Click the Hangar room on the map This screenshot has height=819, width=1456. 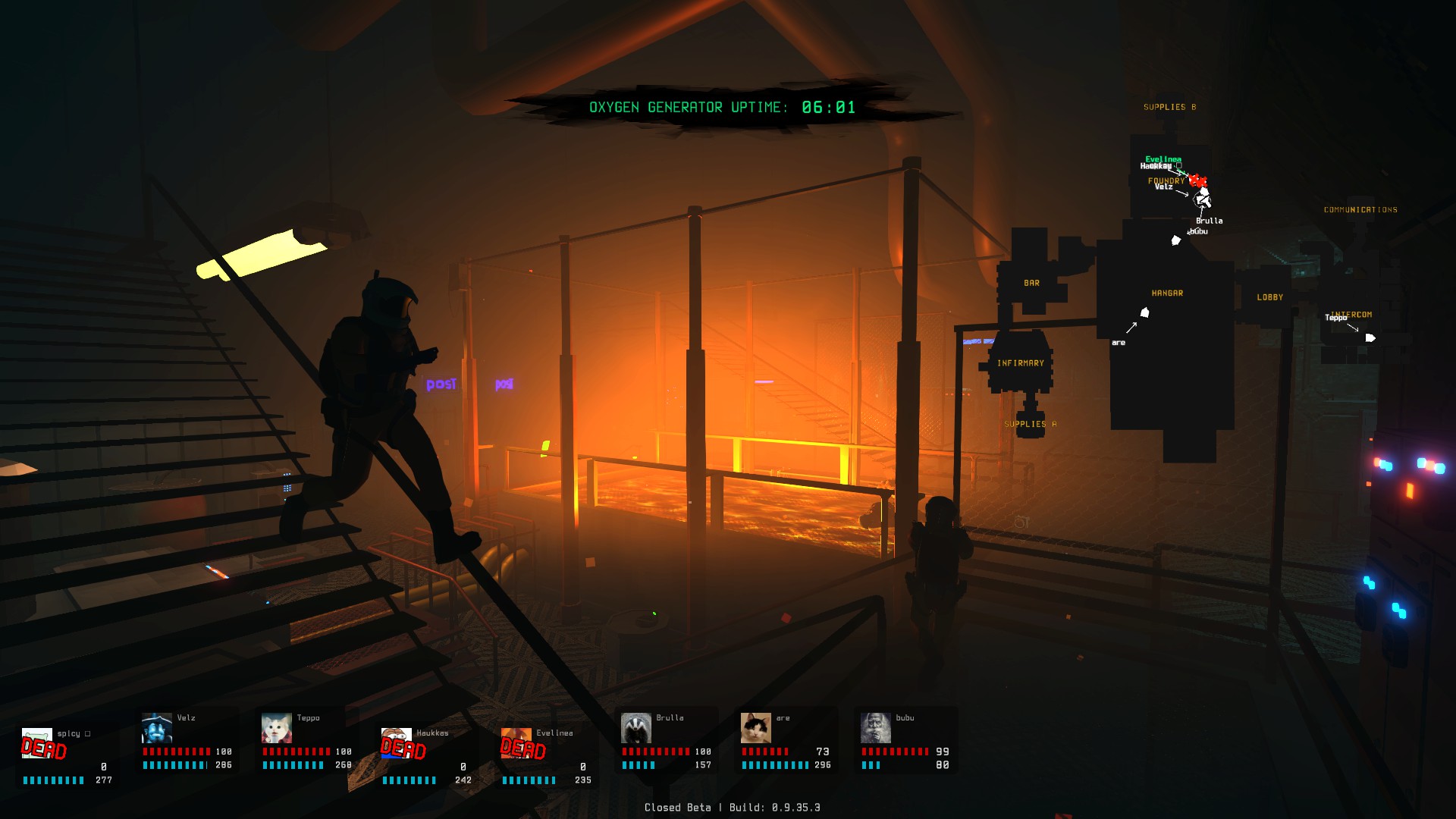1167,293
